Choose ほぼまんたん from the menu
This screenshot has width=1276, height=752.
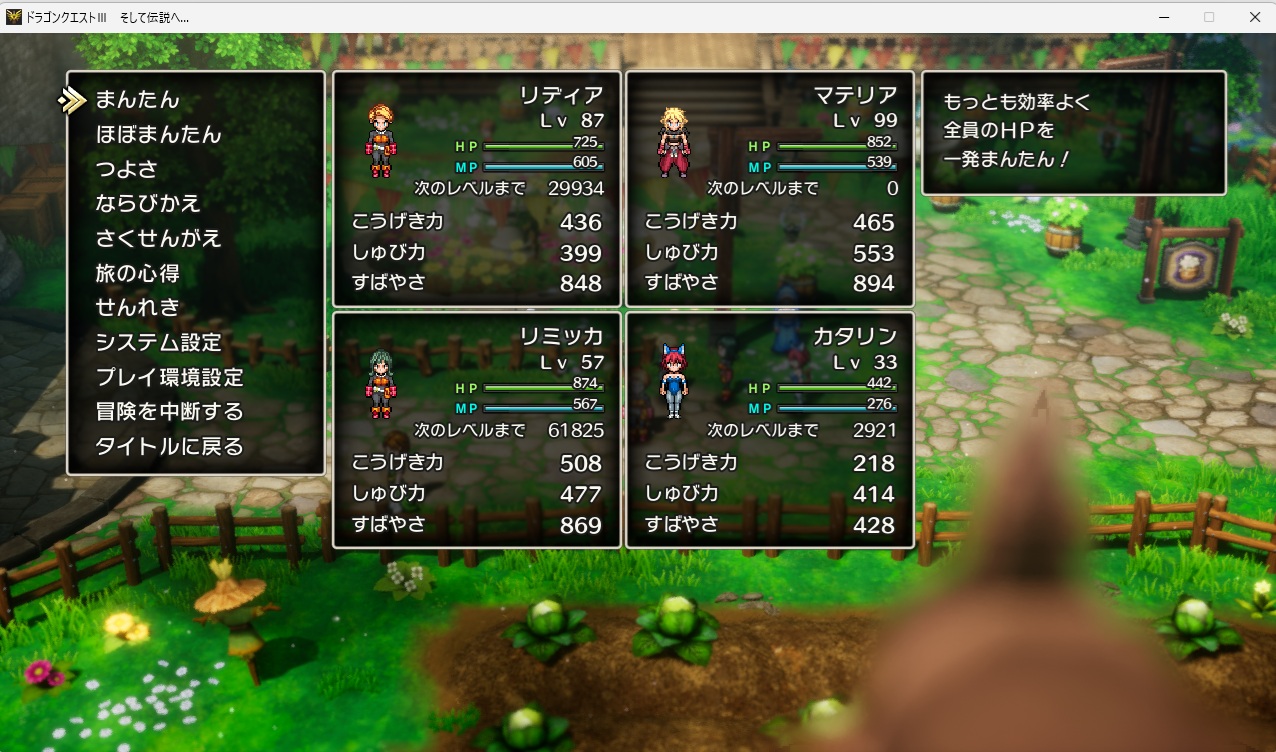158,135
